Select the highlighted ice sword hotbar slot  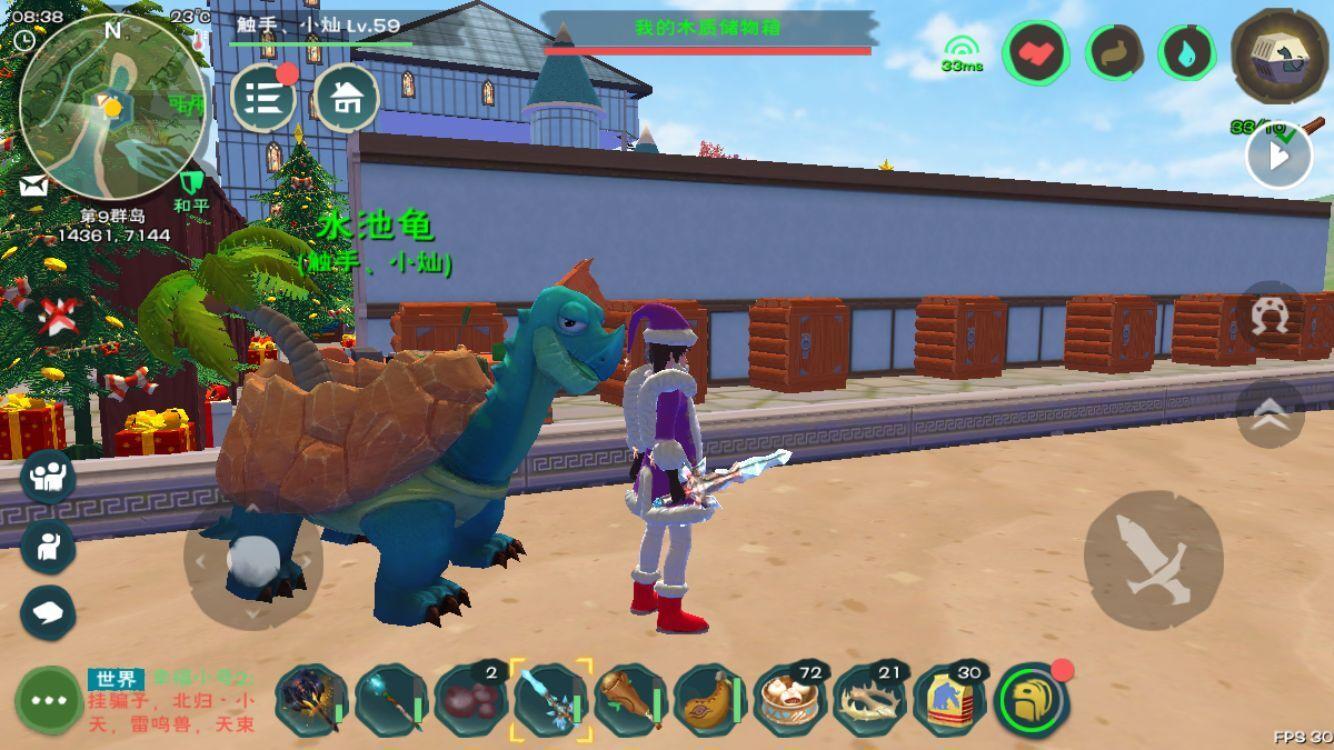click(551, 697)
